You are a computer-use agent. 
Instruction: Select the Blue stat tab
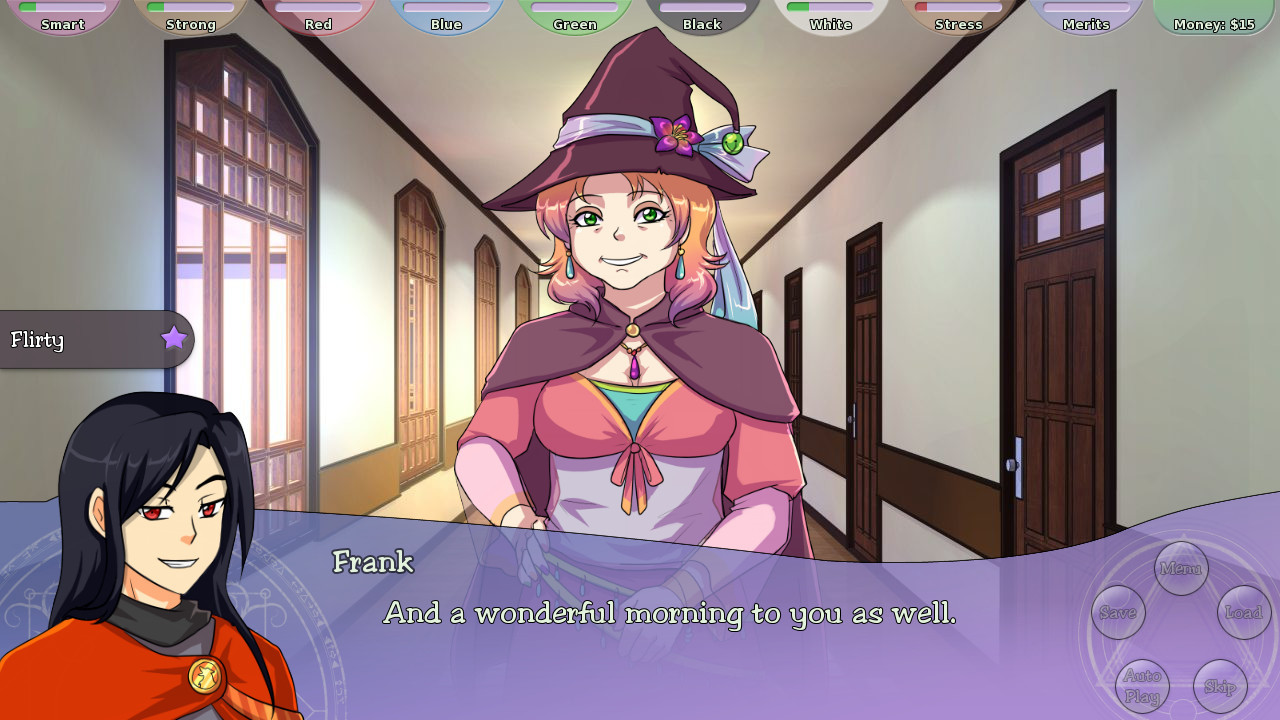pos(446,20)
